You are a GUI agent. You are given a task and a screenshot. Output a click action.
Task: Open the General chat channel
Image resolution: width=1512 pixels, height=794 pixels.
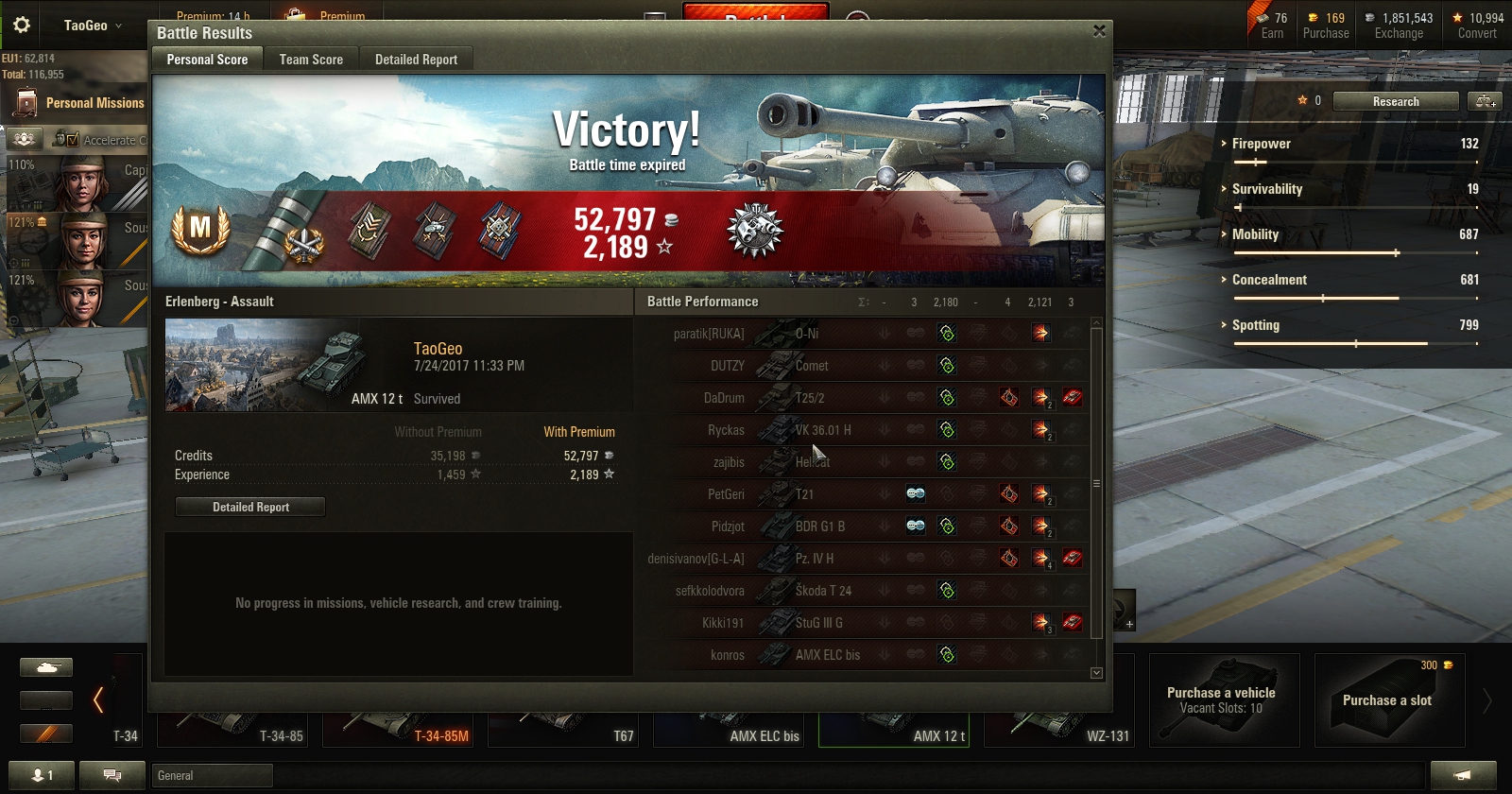coord(212,776)
